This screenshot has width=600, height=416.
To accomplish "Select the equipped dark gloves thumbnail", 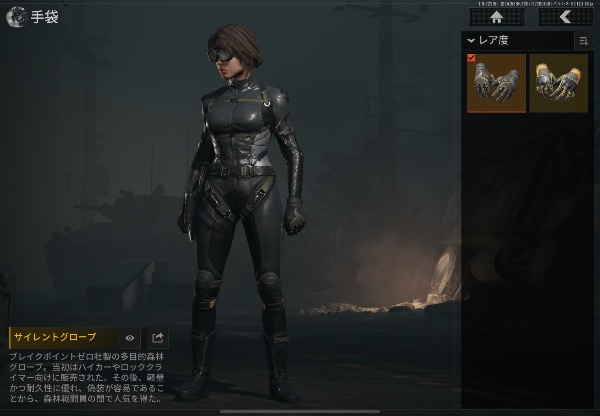I will click(495, 83).
